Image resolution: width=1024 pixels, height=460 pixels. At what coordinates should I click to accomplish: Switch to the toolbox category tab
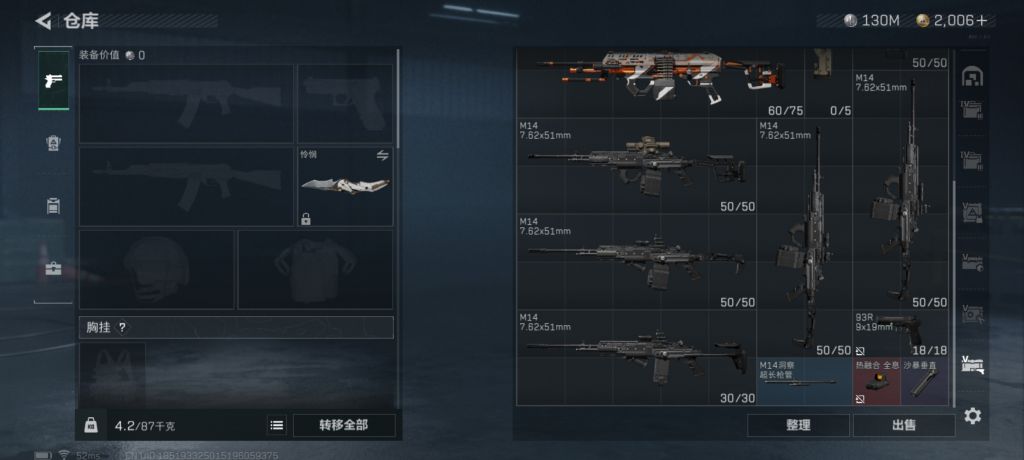click(53, 268)
